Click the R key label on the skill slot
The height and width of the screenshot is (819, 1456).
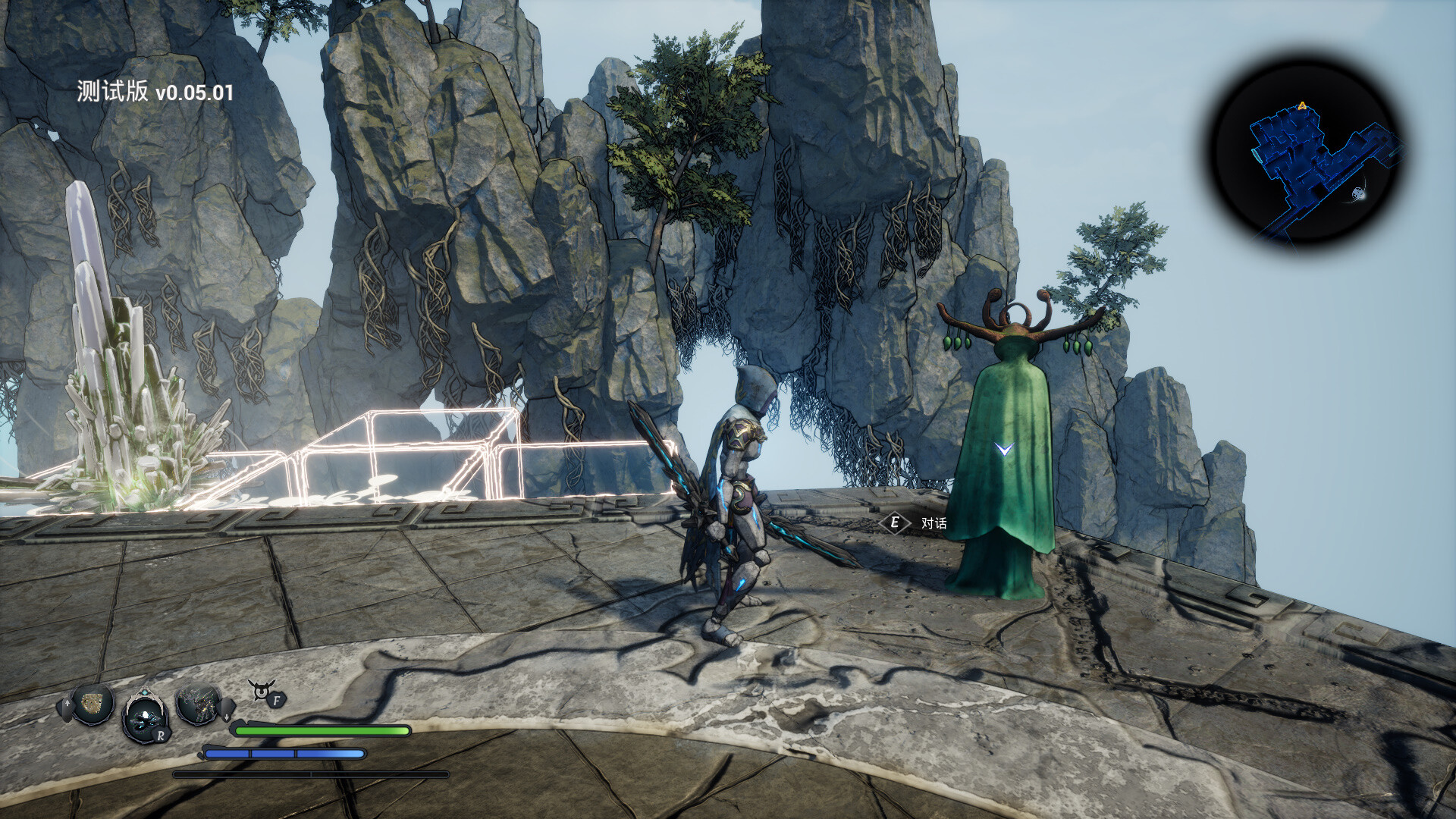162,736
